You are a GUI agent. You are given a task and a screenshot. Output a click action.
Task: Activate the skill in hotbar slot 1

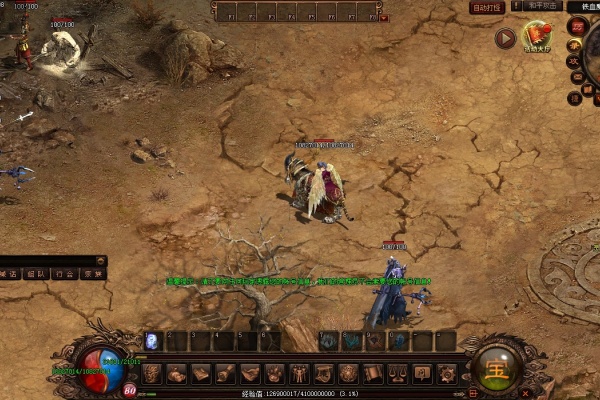152,341
